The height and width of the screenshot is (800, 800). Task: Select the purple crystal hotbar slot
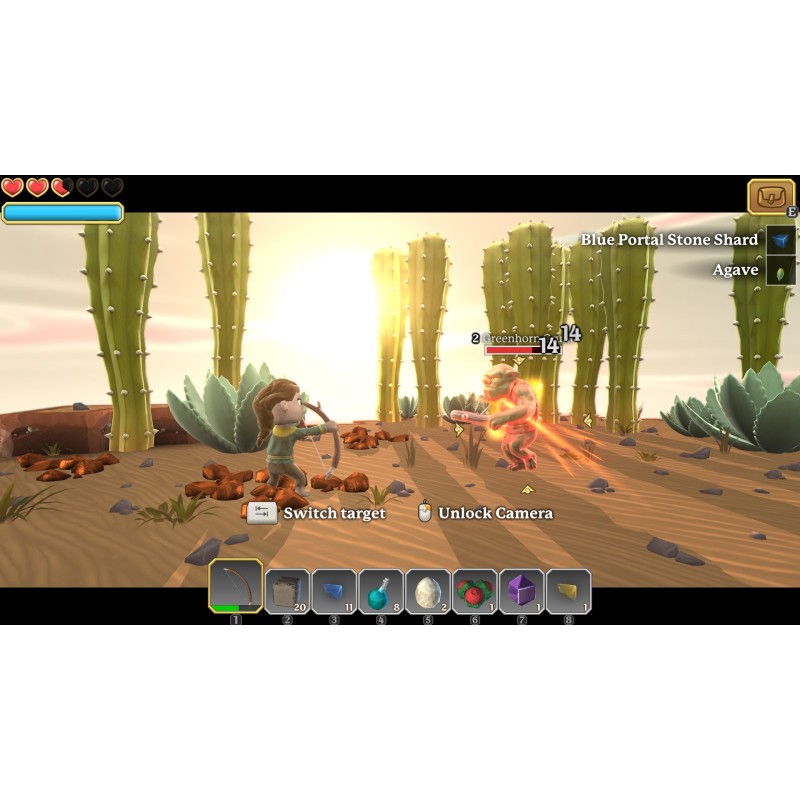click(x=522, y=591)
